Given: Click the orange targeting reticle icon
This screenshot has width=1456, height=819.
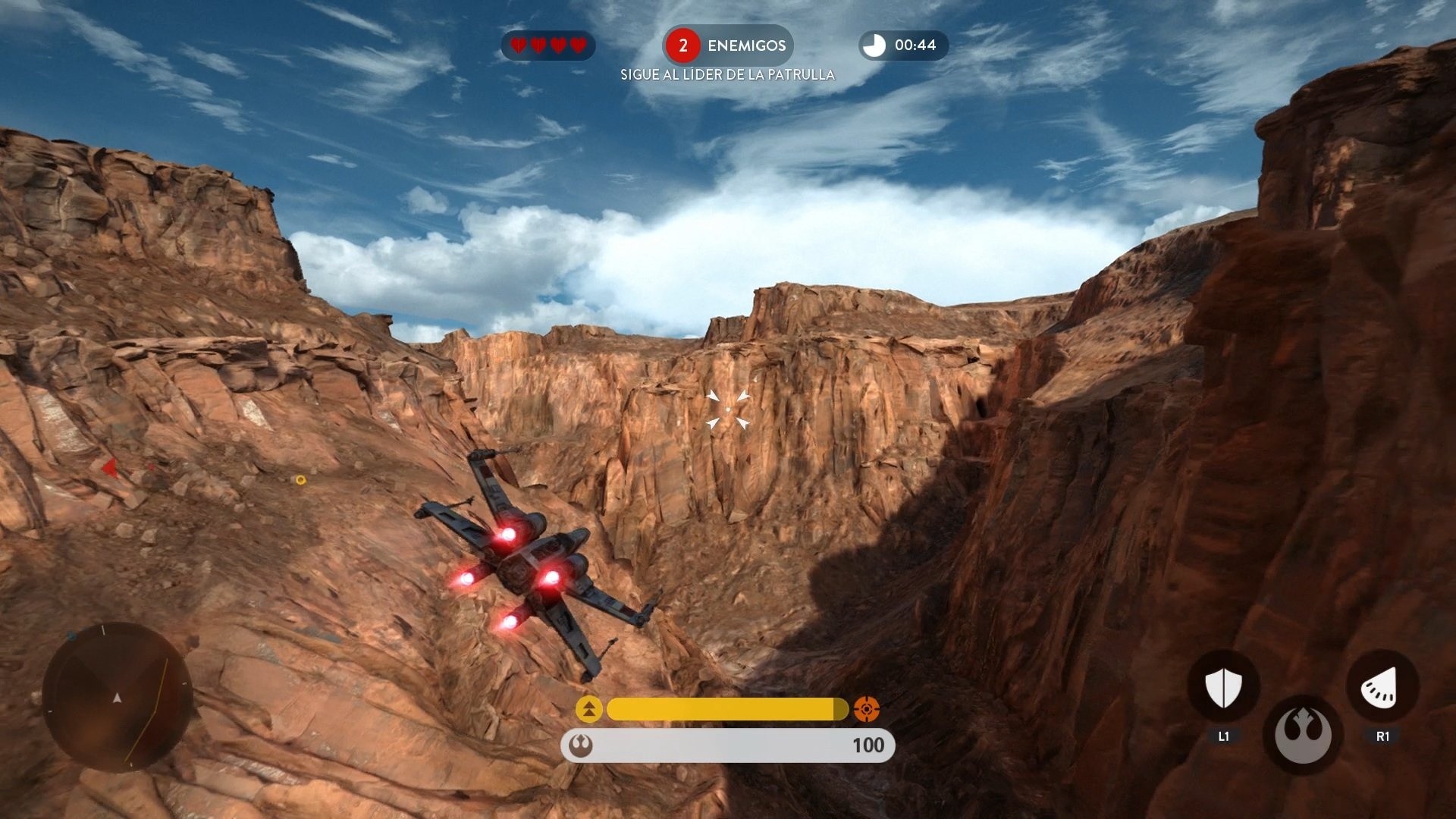Looking at the screenshot, I should (864, 709).
